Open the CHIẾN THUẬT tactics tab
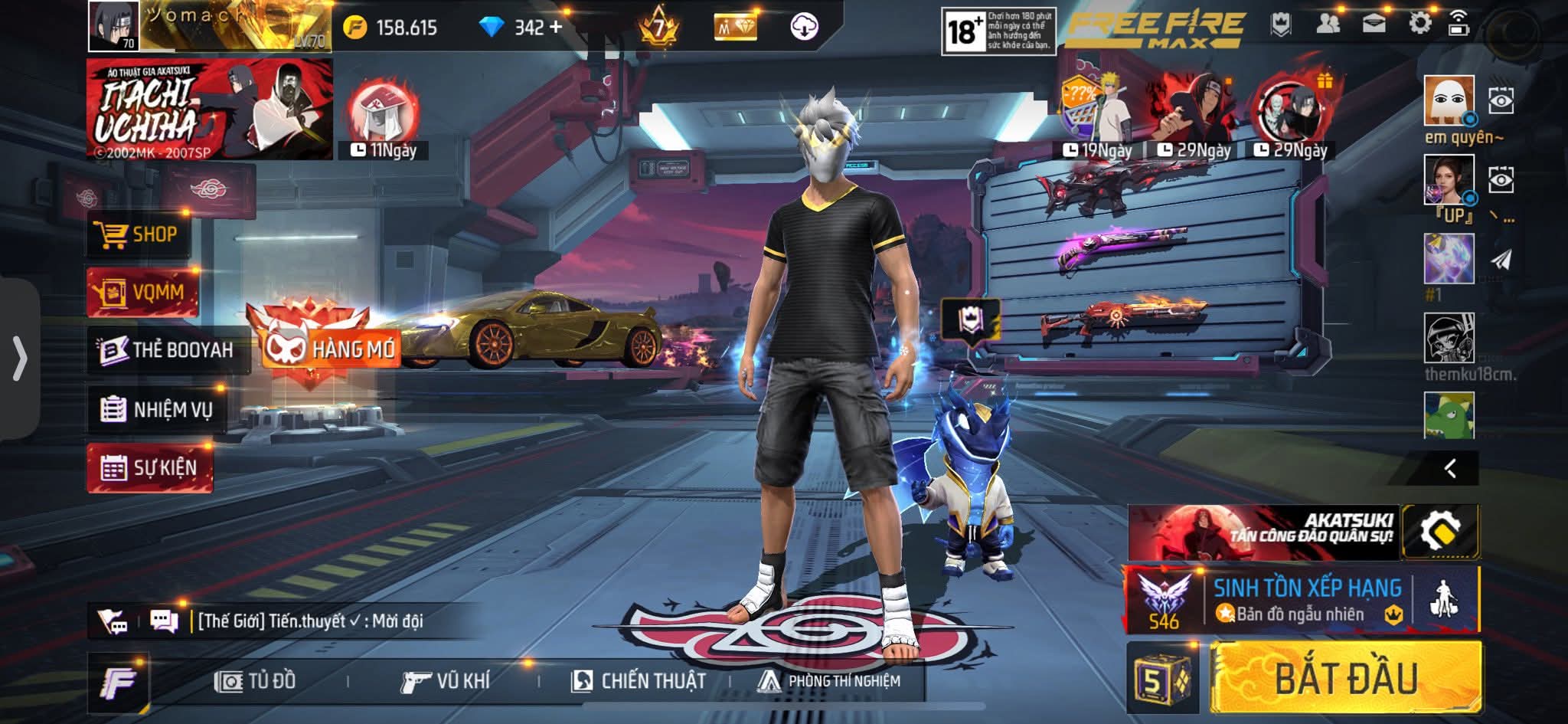The height and width of the screenshot is (724, 1568). (x=639, y=681)
